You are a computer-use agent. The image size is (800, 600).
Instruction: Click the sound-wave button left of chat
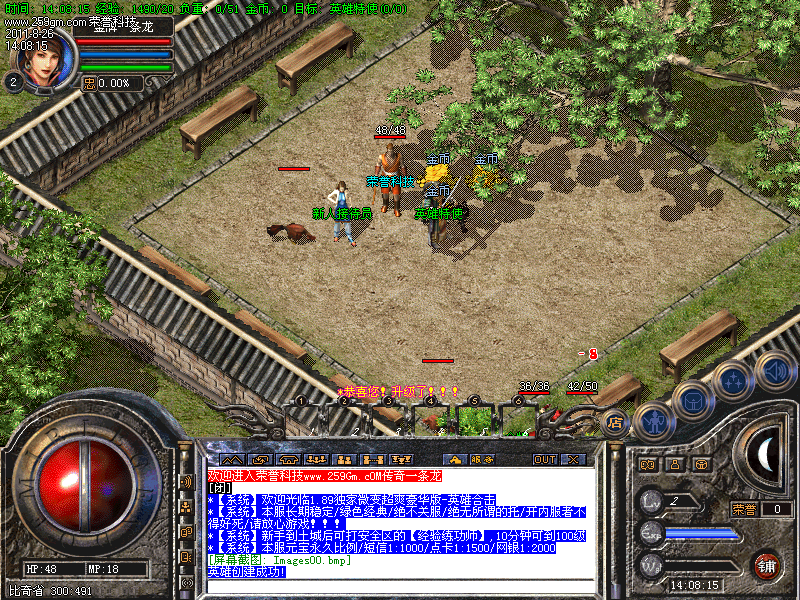(x=186, y=481)
